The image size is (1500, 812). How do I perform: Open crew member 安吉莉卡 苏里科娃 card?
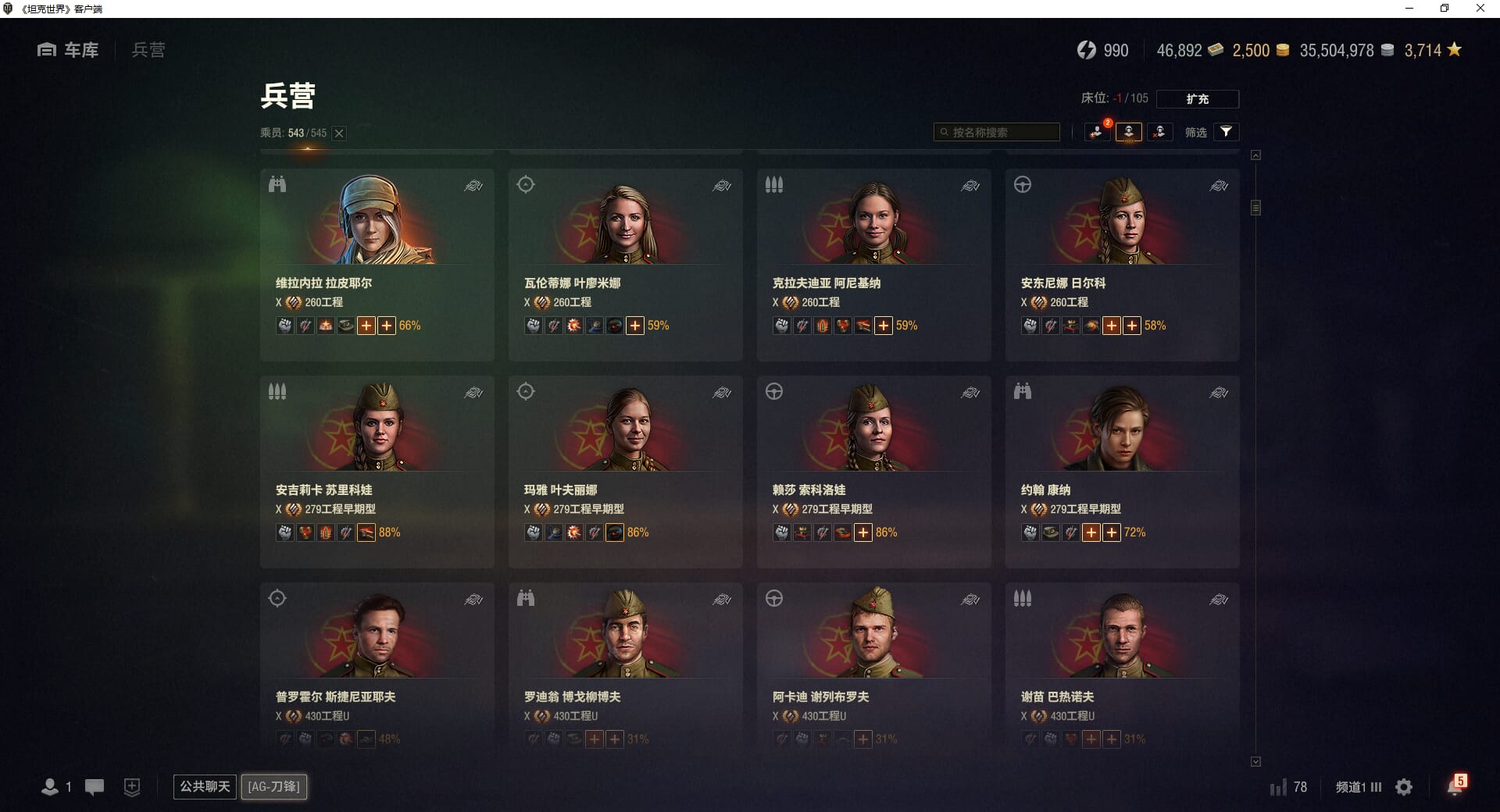click(x=377, y=471)
